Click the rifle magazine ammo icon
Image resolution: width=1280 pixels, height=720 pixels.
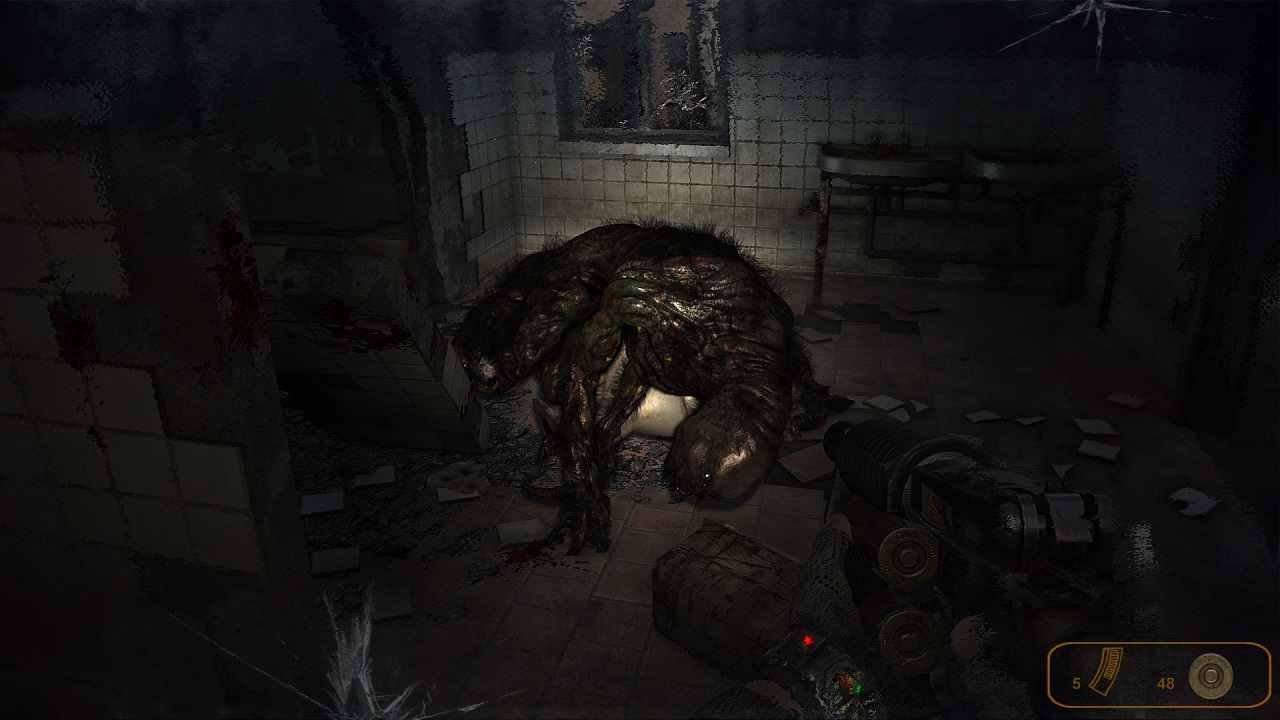click(x=1107, y=672)
